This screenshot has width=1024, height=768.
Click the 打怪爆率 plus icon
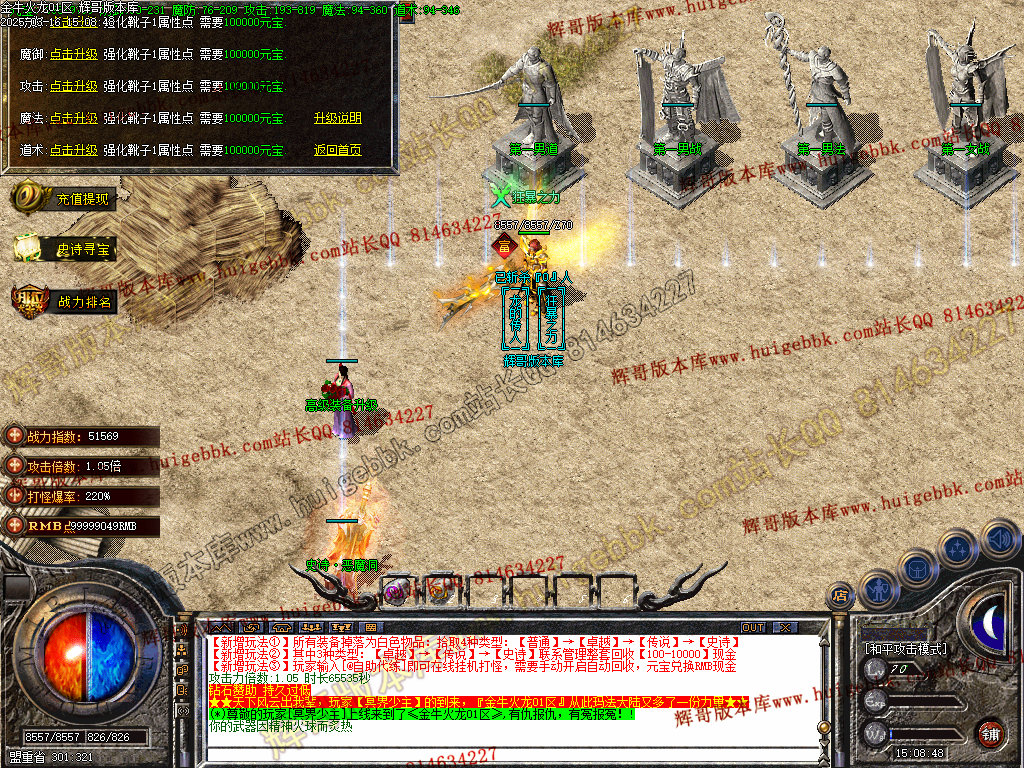pyautogui.click(x=14, y=495)
